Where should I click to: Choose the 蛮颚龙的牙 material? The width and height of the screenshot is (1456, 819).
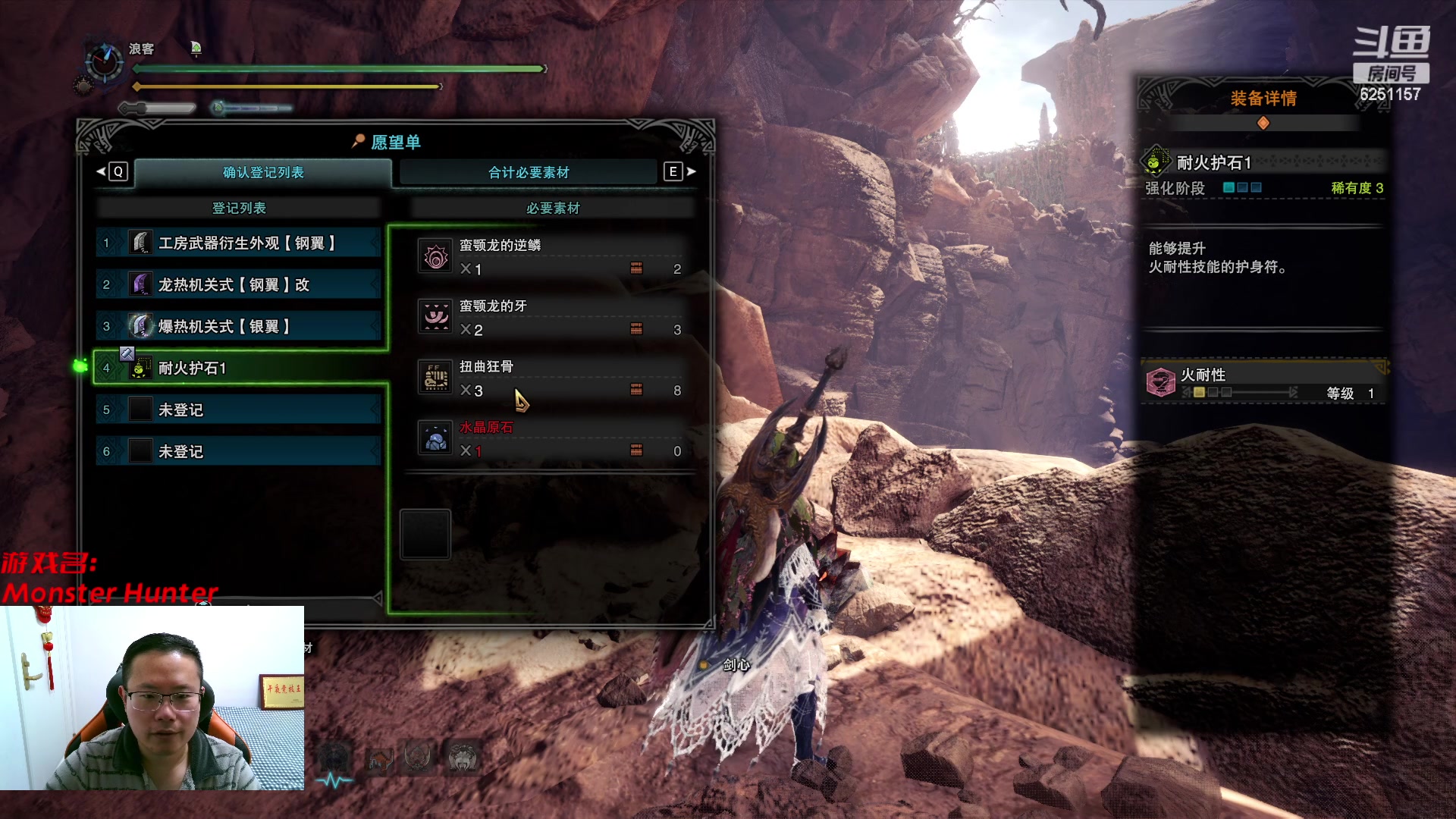551,318
